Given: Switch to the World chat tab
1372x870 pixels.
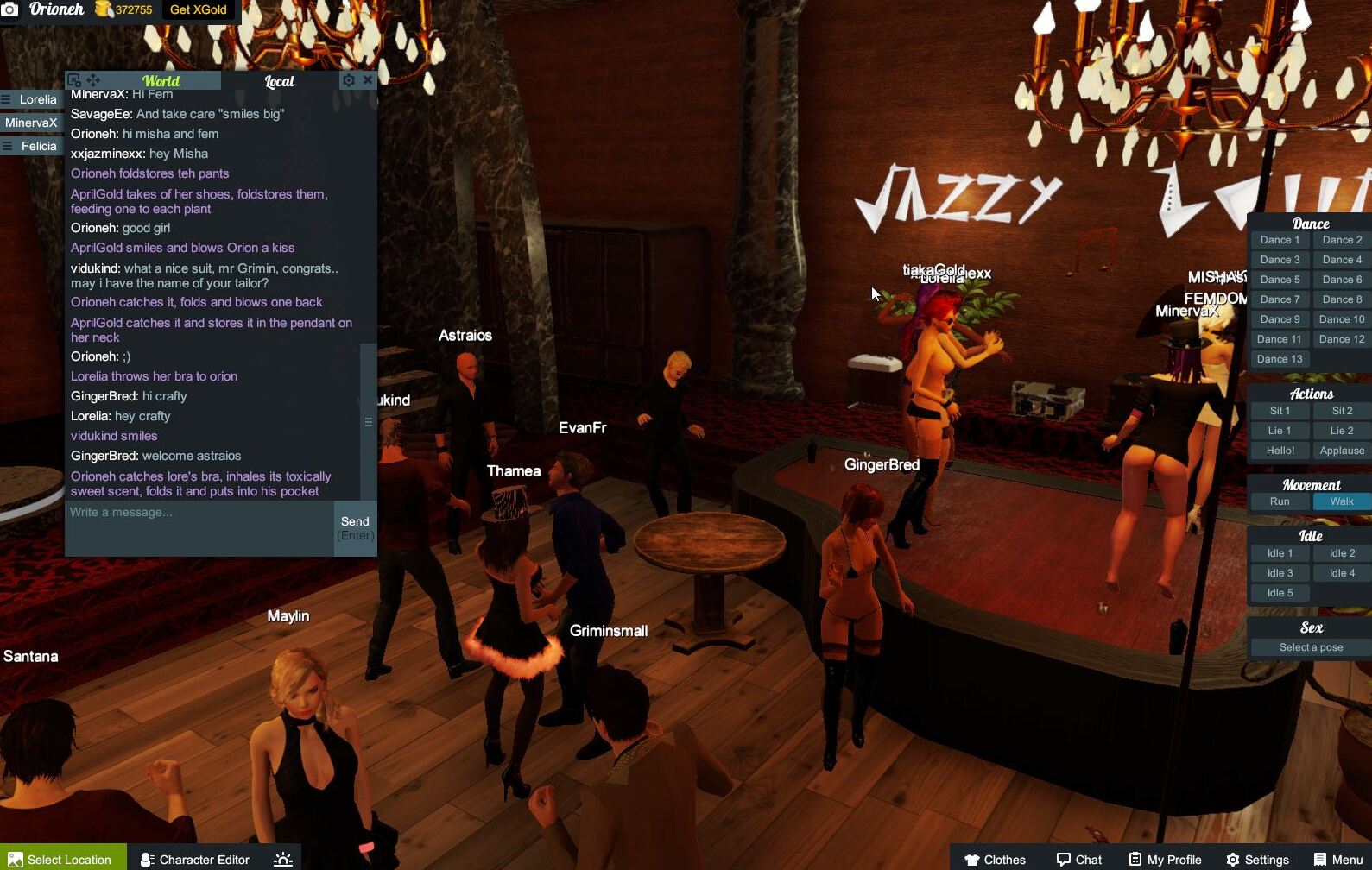Looking at the screenshot, I should (x=161, y=80).
